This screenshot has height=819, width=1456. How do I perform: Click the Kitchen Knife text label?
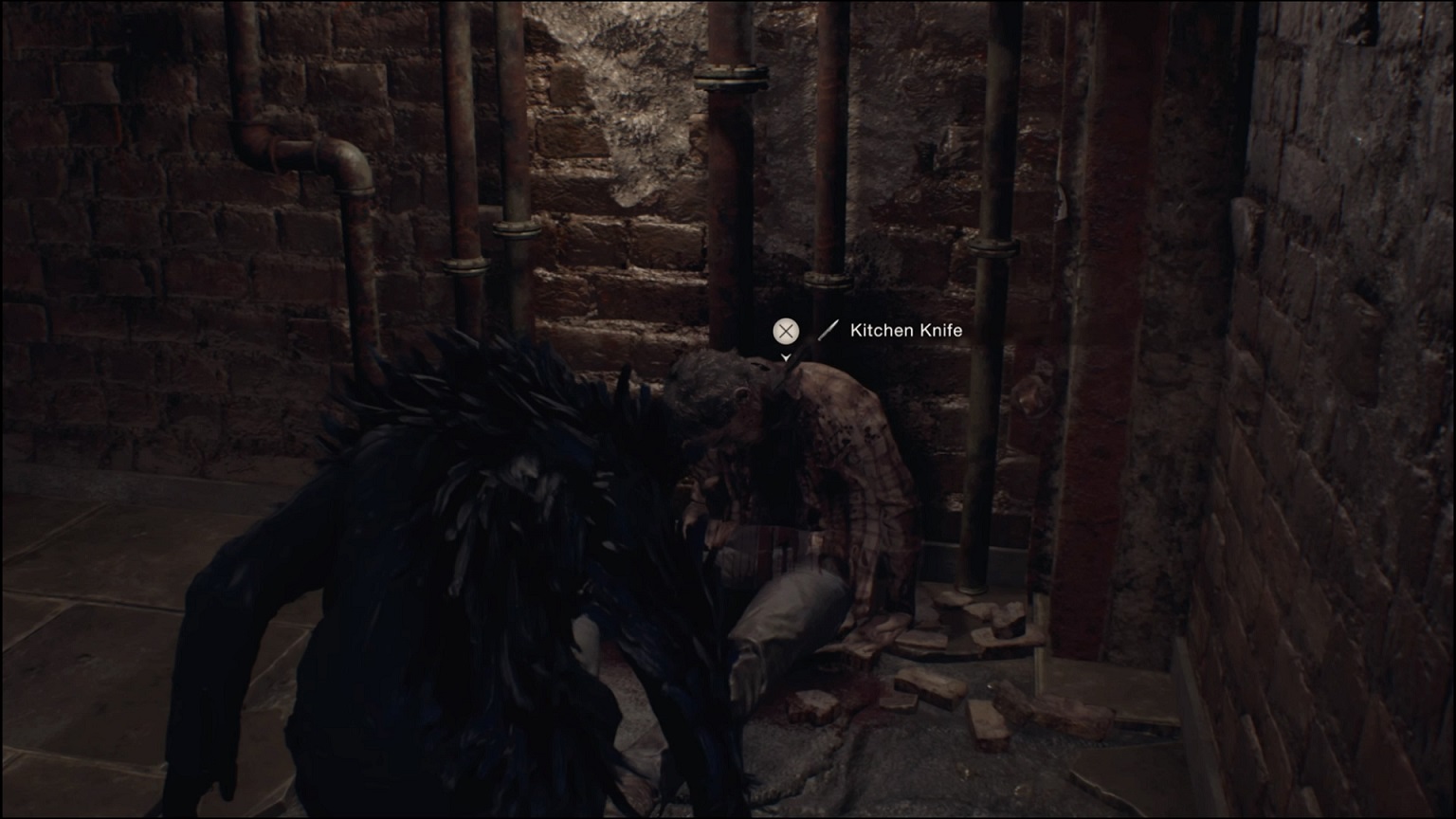[906, 331]
